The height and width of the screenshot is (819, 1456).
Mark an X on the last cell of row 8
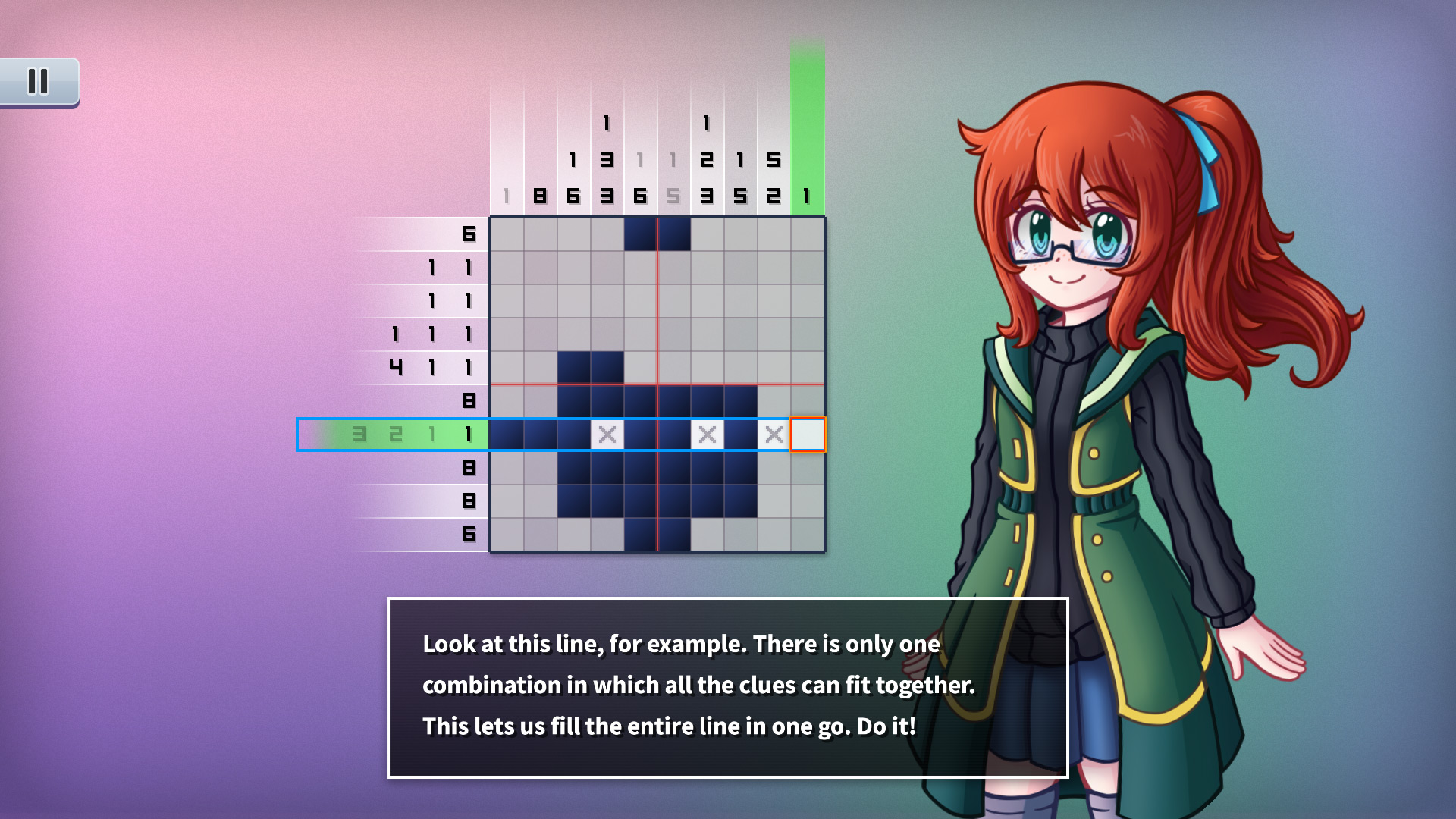click(x=807, y=469)
